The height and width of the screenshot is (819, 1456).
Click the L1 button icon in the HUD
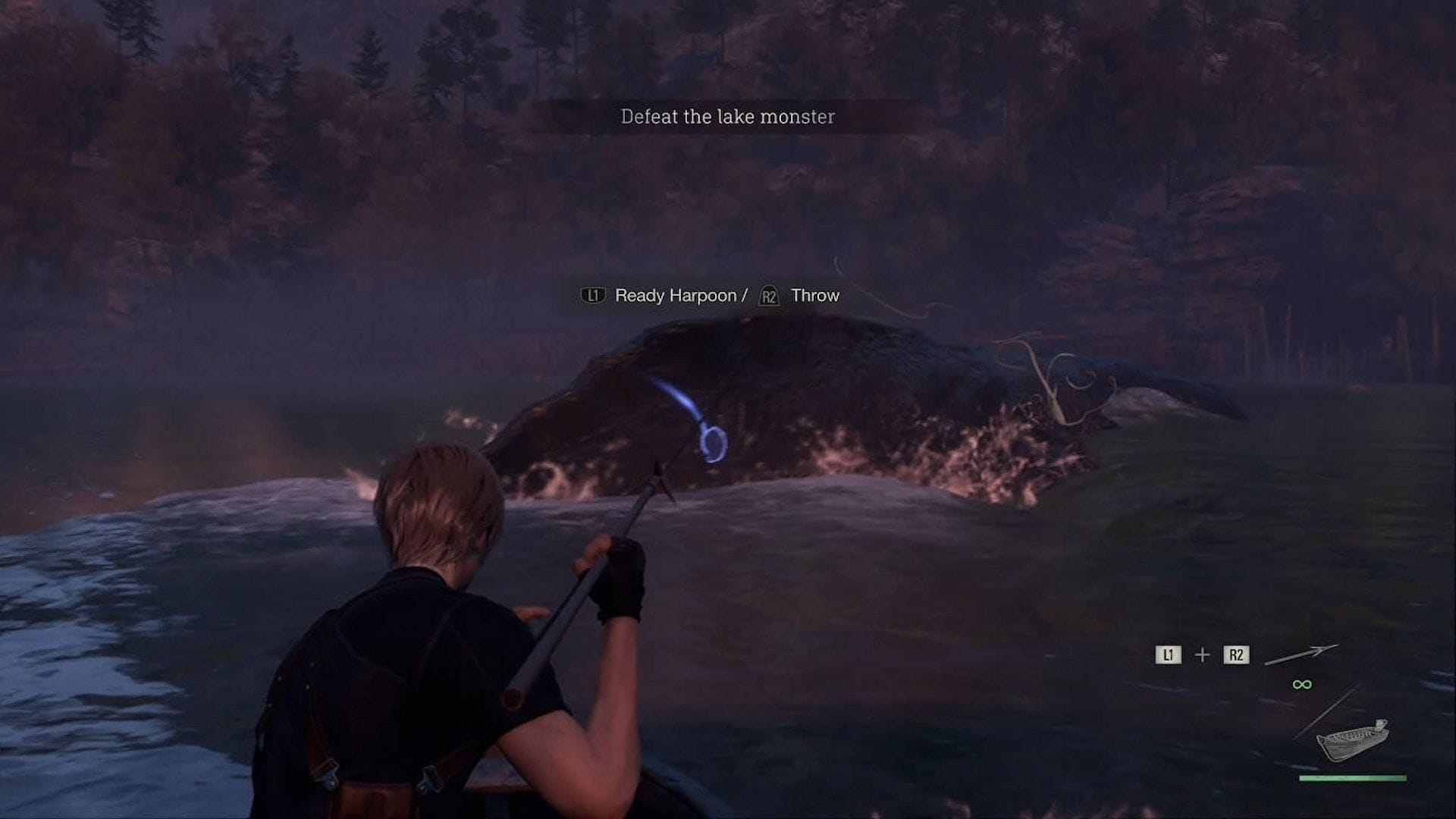point(1169,654)
